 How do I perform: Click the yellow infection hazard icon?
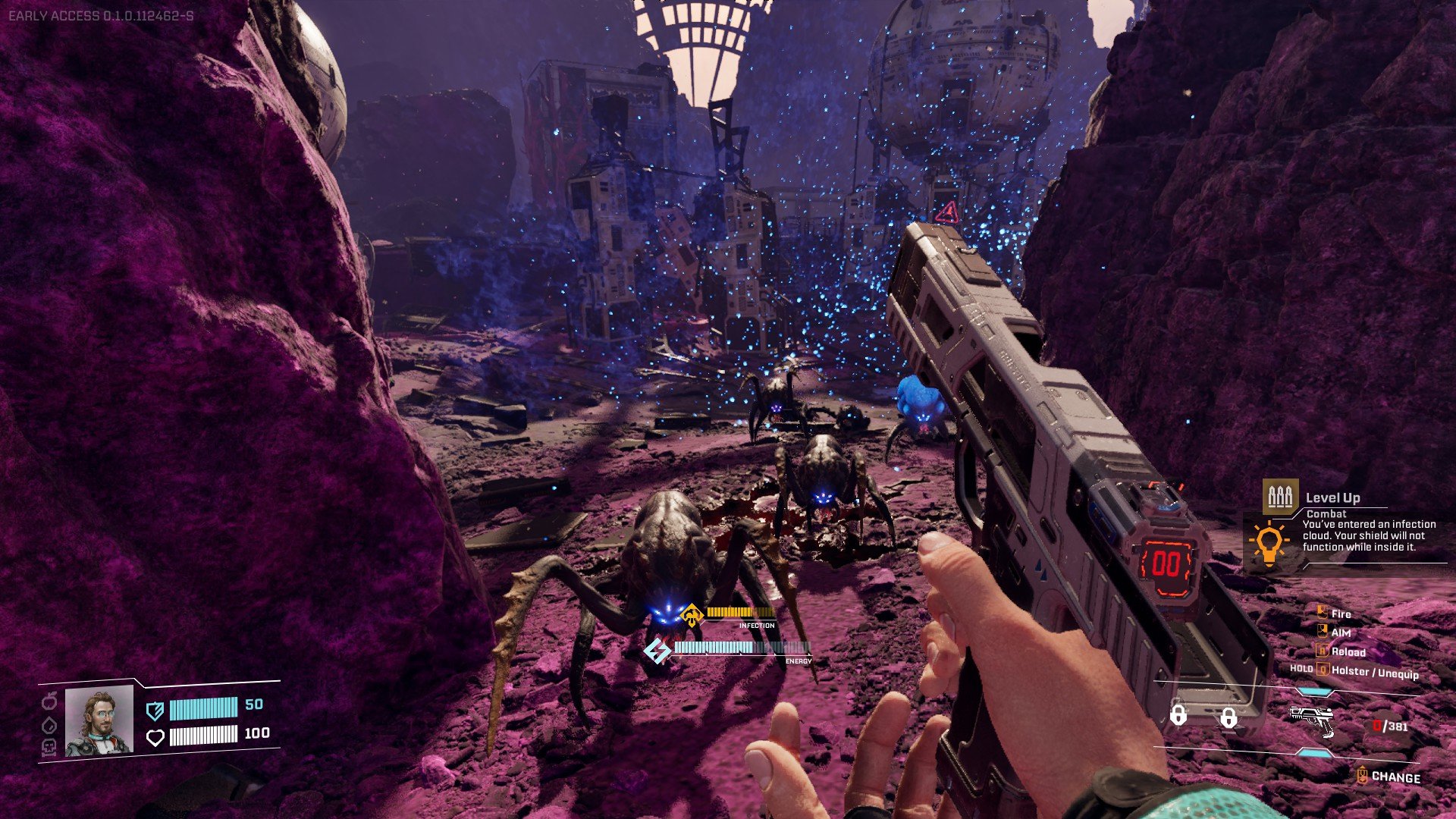(x=691, y=616)
